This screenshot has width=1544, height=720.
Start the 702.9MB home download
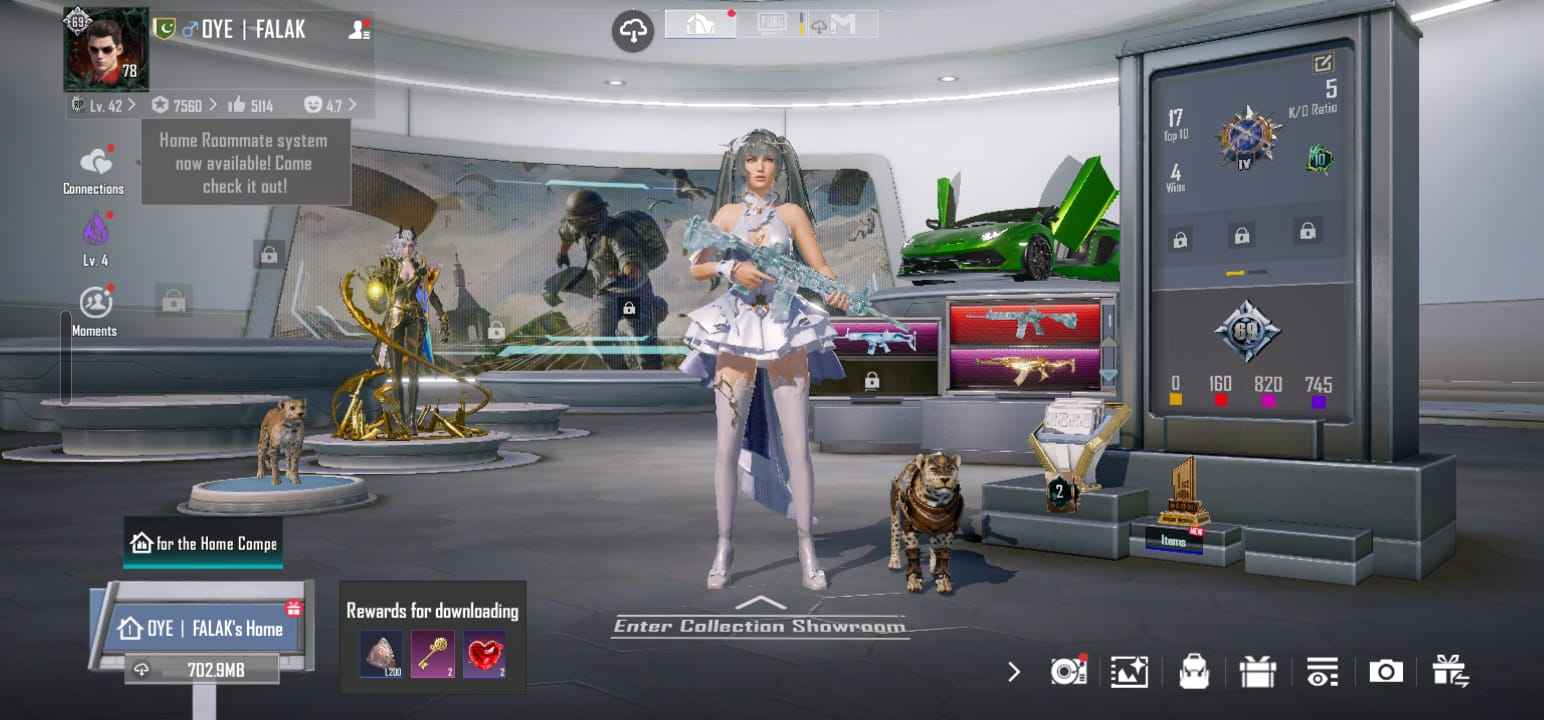tap(200, 668)
